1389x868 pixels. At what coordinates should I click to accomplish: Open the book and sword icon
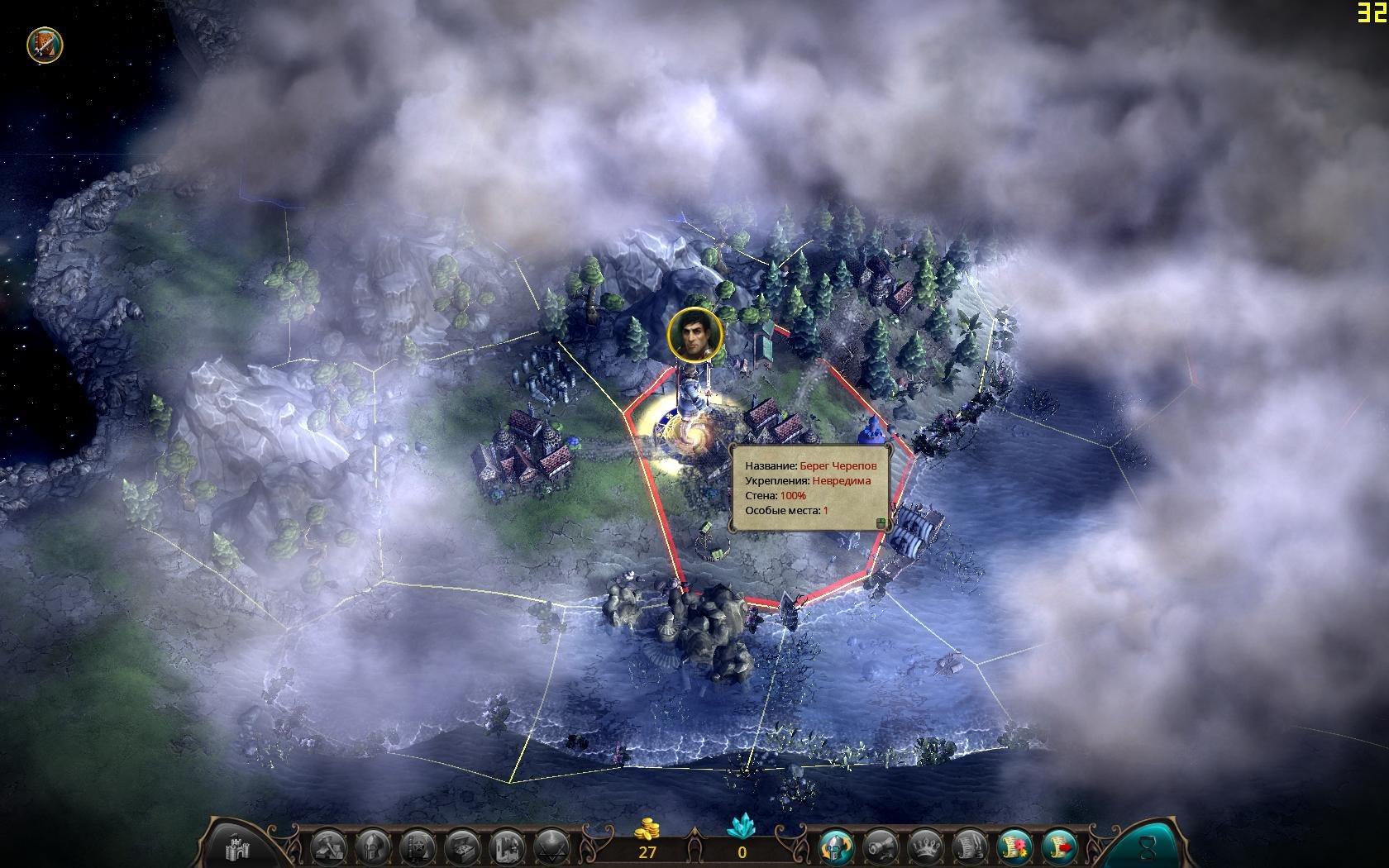(40, 44)
